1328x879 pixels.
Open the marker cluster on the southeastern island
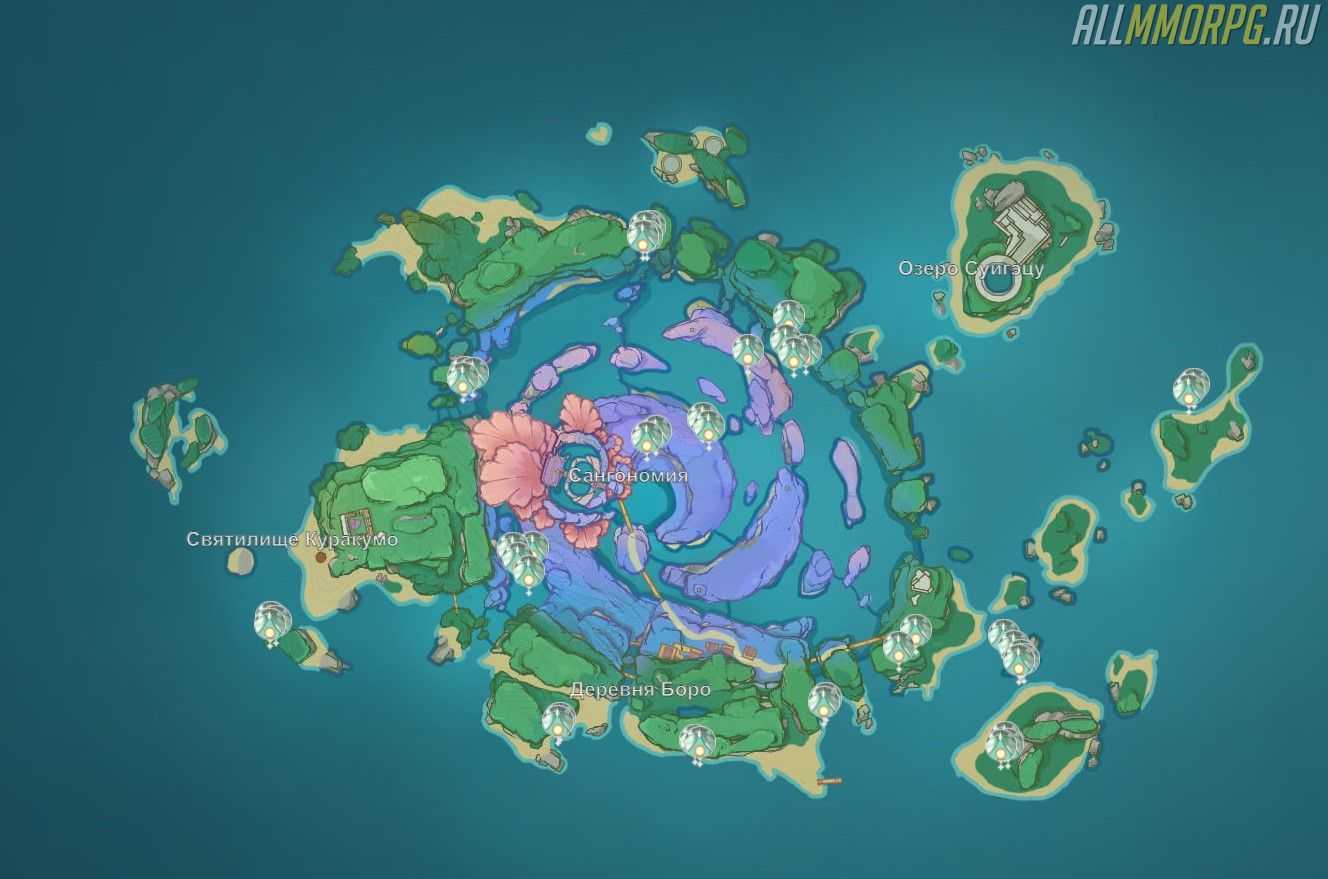(1004, 743)
